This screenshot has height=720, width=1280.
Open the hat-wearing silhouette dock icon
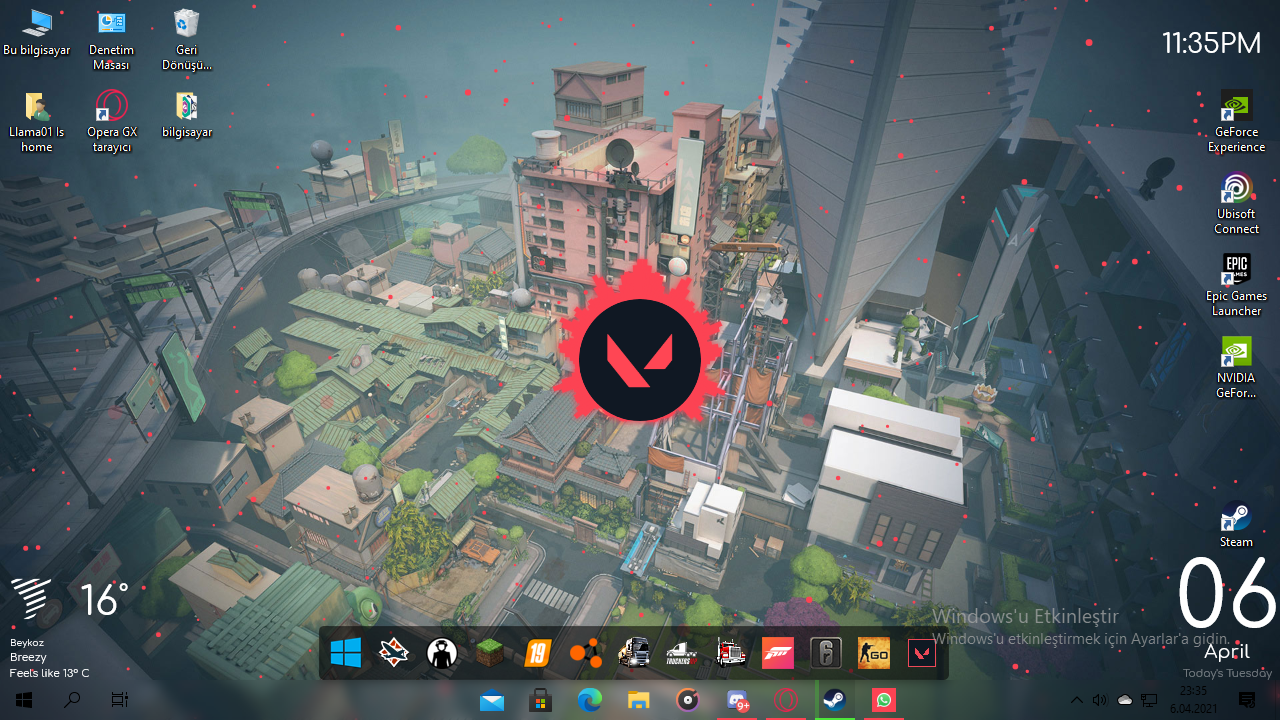pos(442,654)
